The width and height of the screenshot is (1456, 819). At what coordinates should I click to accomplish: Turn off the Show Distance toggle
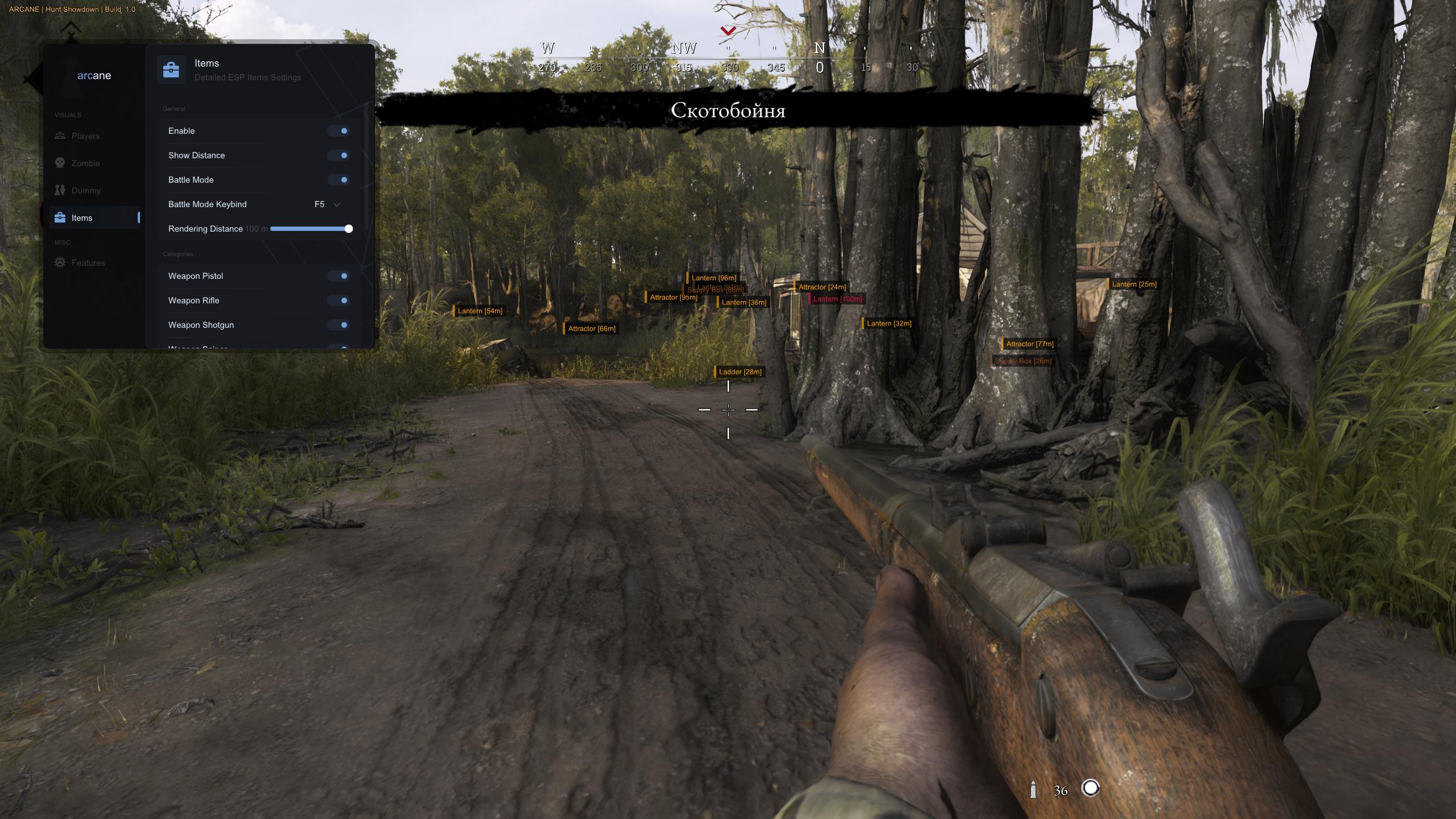tap(339, 155)
